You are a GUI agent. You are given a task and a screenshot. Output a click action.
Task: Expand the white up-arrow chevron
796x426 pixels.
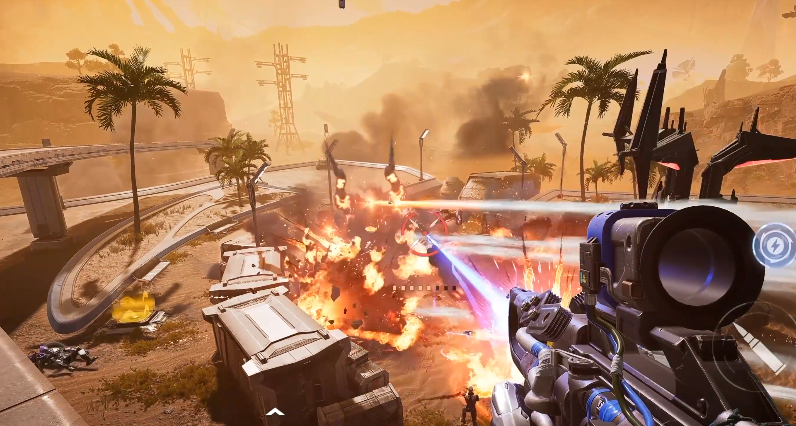click(x=273, y=411)
